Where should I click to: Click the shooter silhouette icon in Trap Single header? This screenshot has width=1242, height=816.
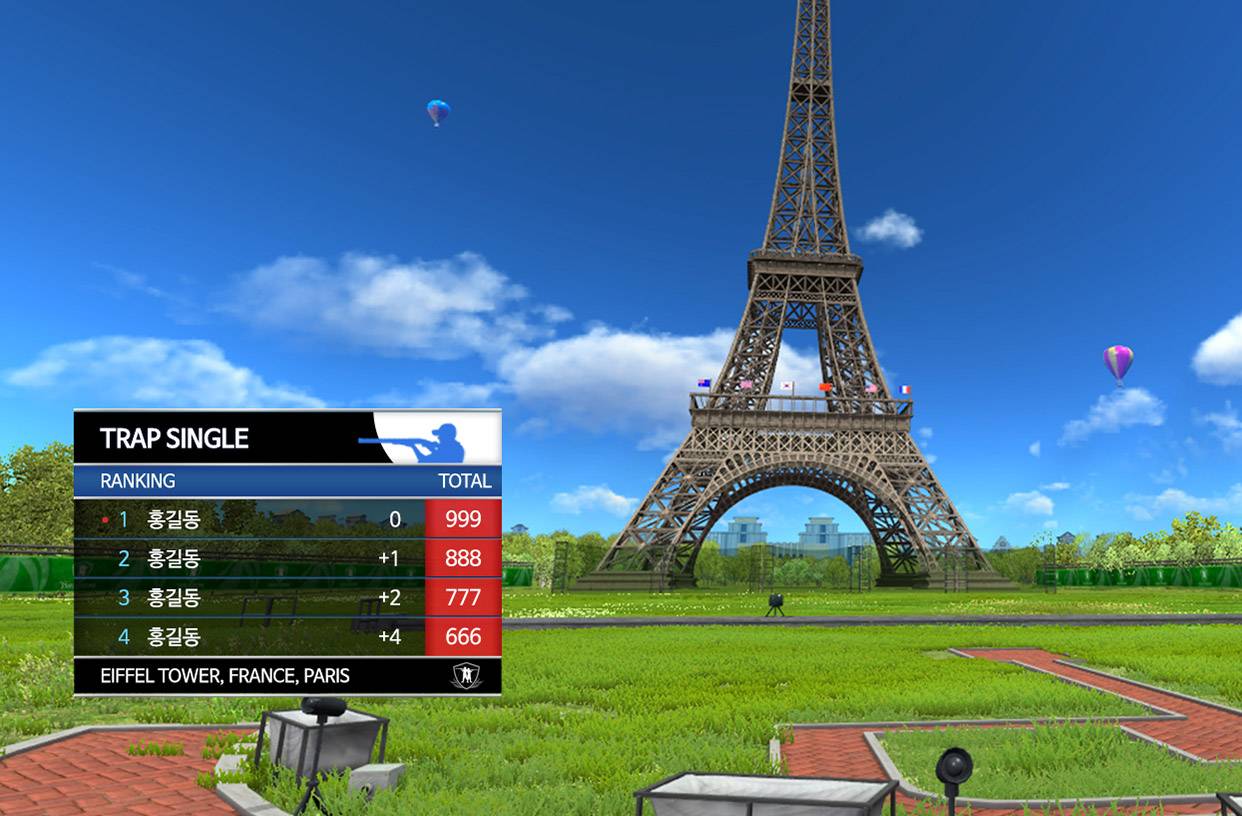coord(422,439)
